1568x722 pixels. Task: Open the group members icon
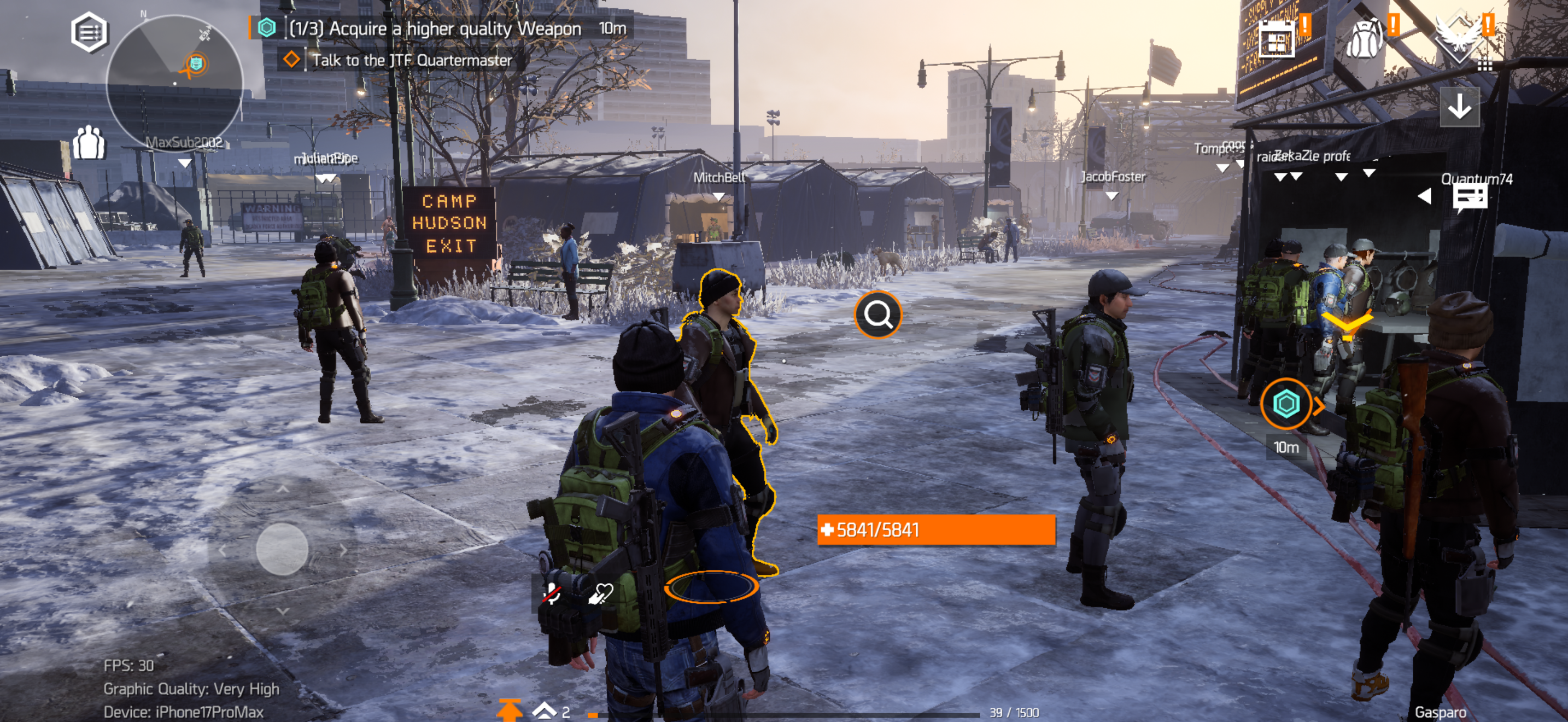[89, 143]
